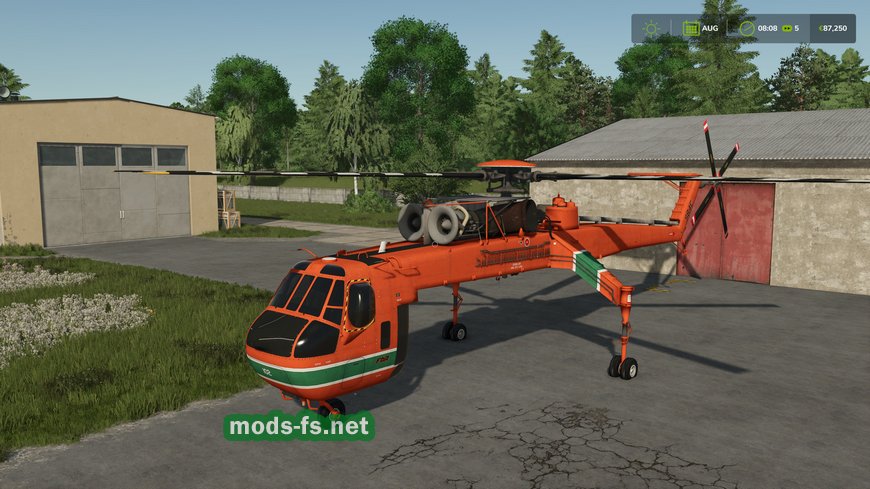This screenshot has width=870, height=489.
Task: Click the sunny weather forecast icon
Action: point(652,28)
